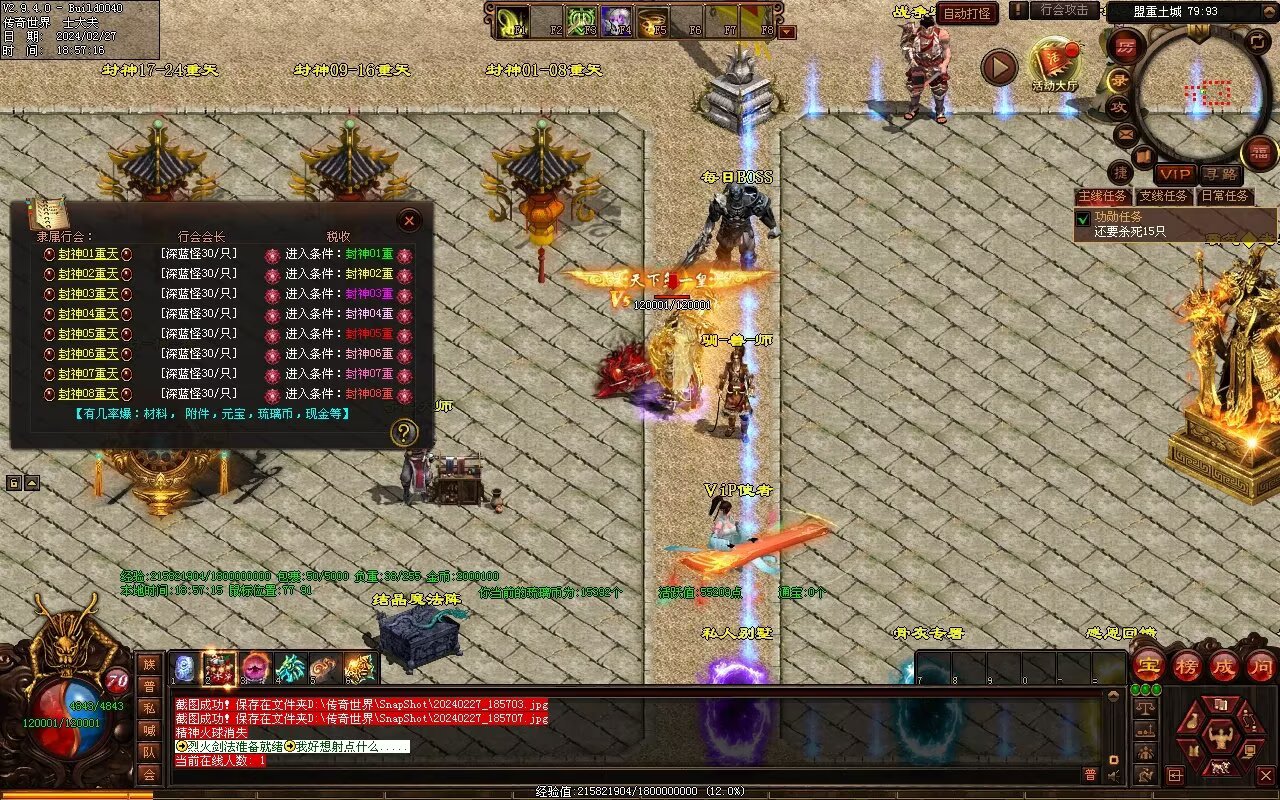
Task: Open the VIP button
Action: pyautogui.click(x=1176, y=174)
